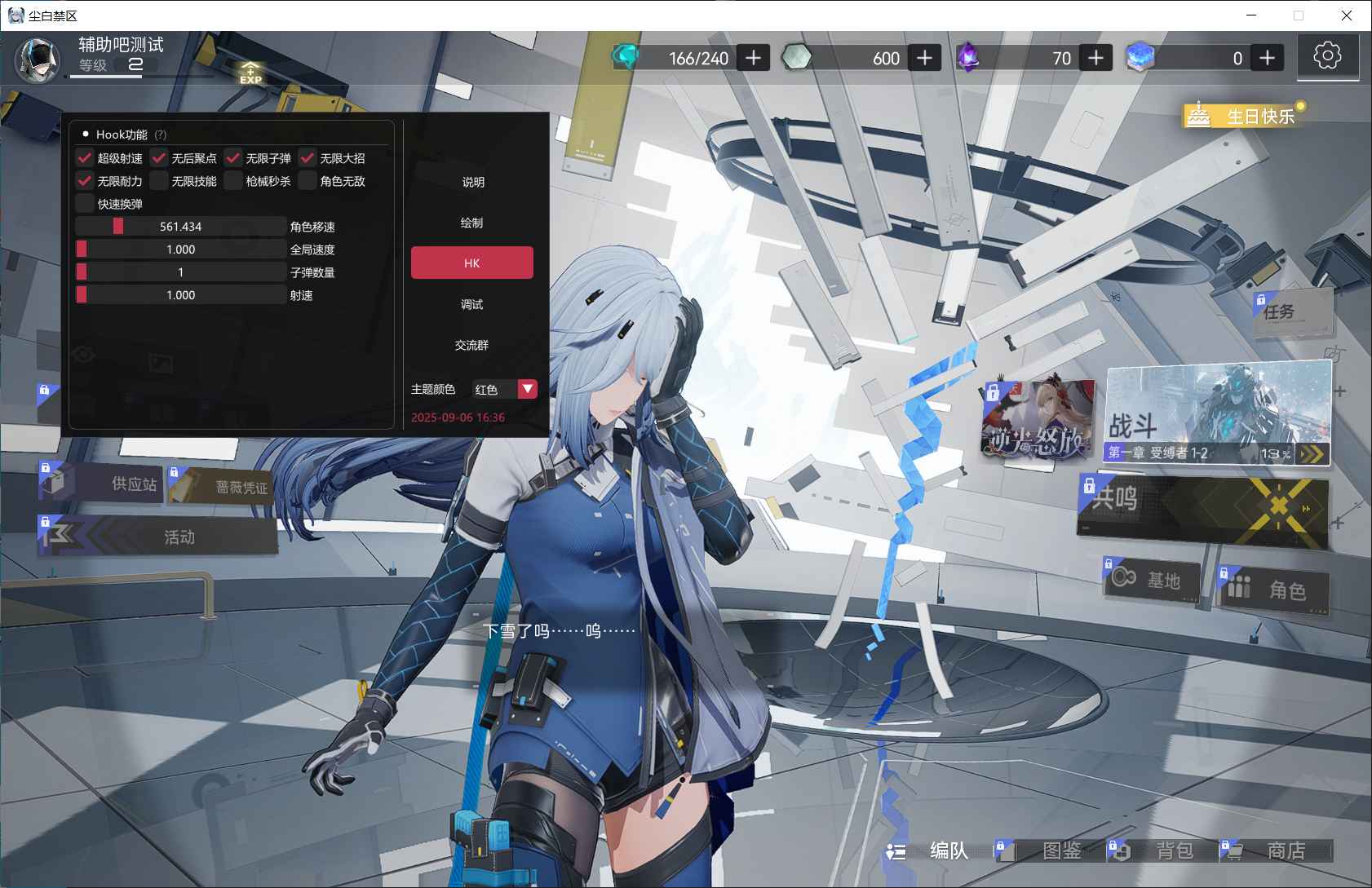Open the 供应站 supply station
The height and width of the screenshot is (888, 1372).
click(x=101, y=484)
